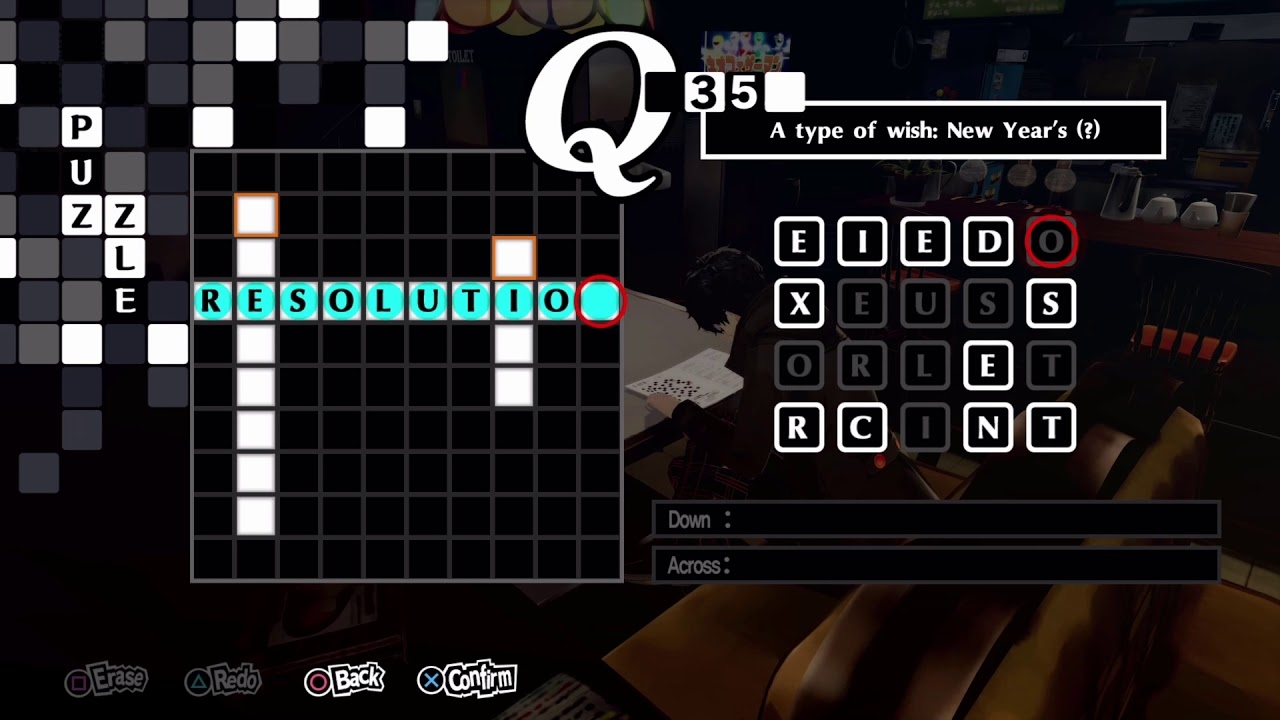Choose the letter D tile
The width and height of the screenshot is (1280, 720).
pyautogui.click(x=987, y=242)
